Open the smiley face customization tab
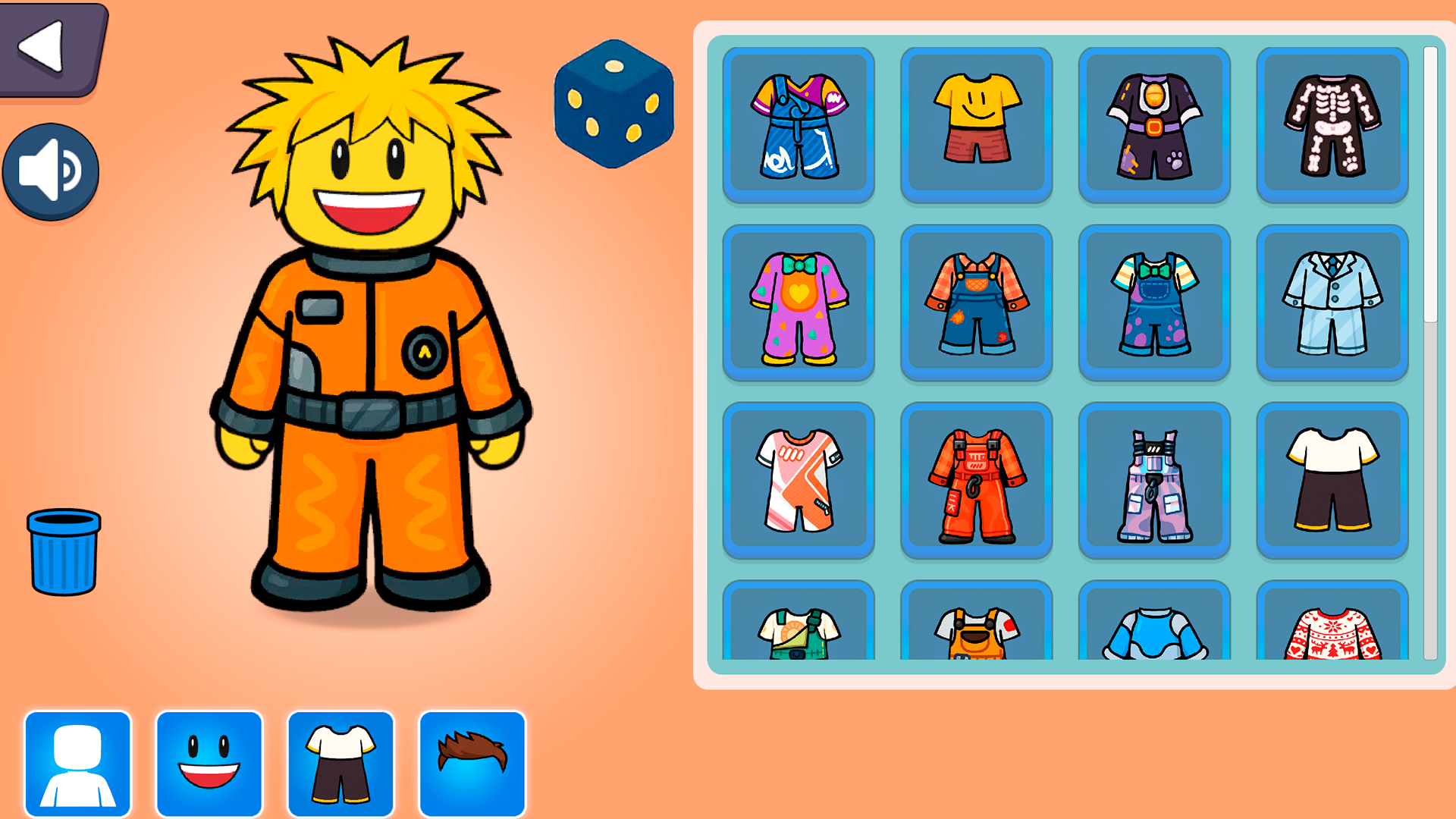 (210, 762)
